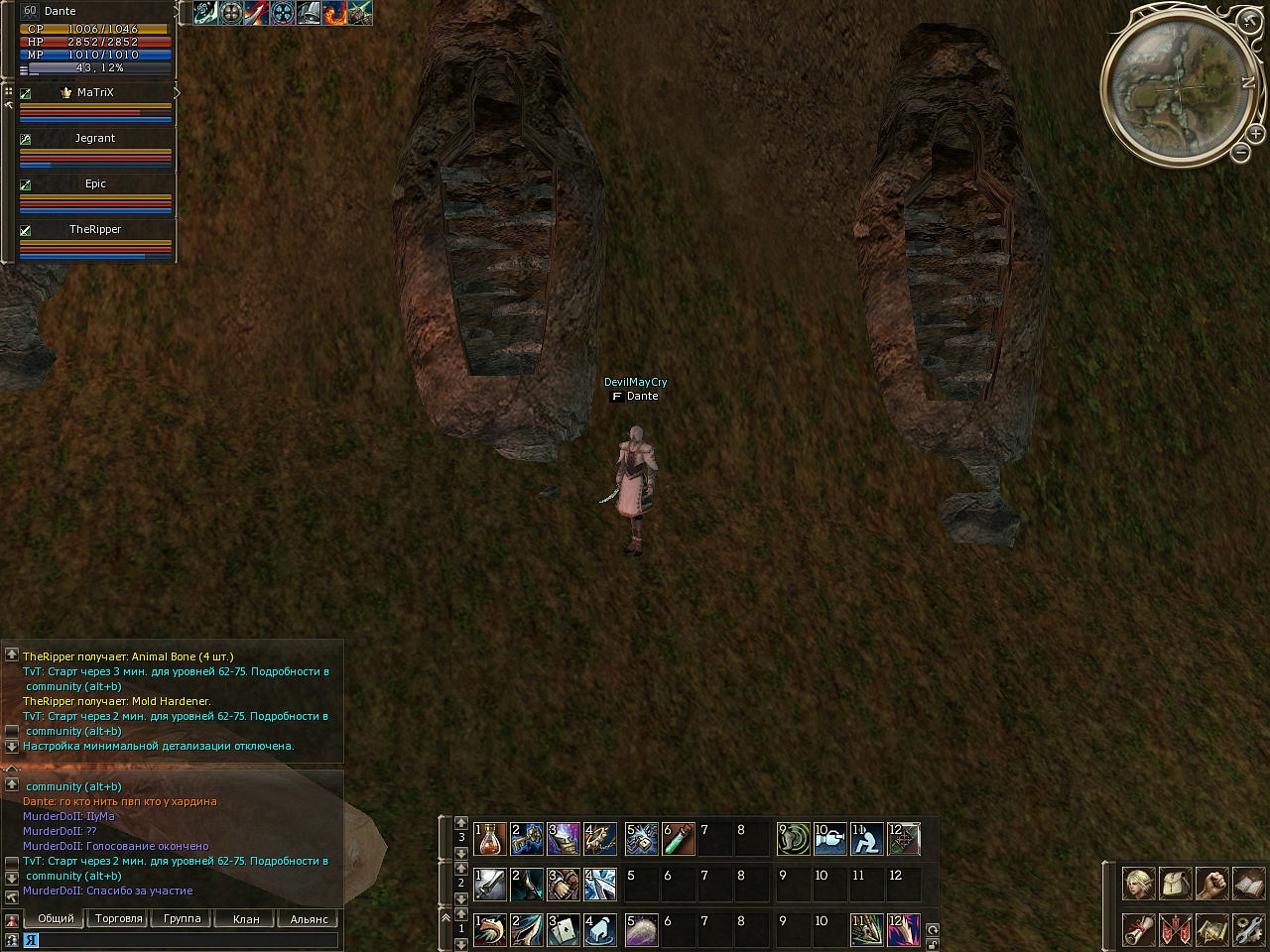Use the red potion hotbar slot

(x=490, y=839)
